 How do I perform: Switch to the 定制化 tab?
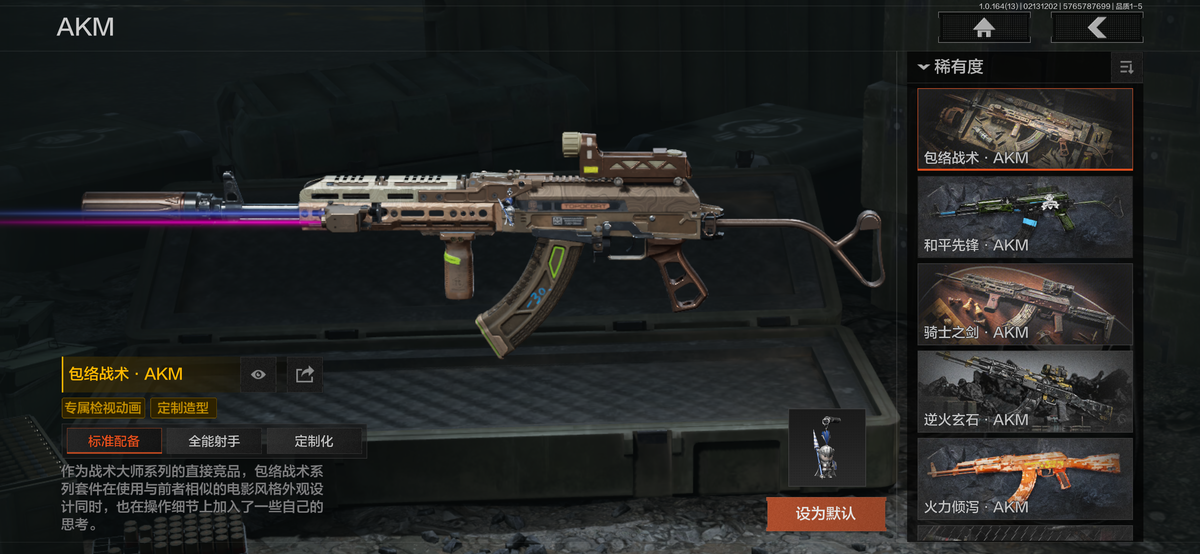click(314, 441)
